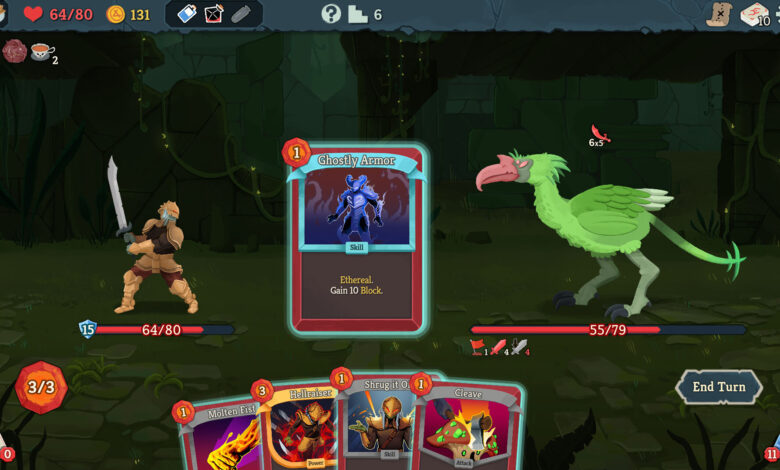Viewport: 780px width, 470px height.
Task: Use the blue potion in the first slot
Action: point(187,14)
